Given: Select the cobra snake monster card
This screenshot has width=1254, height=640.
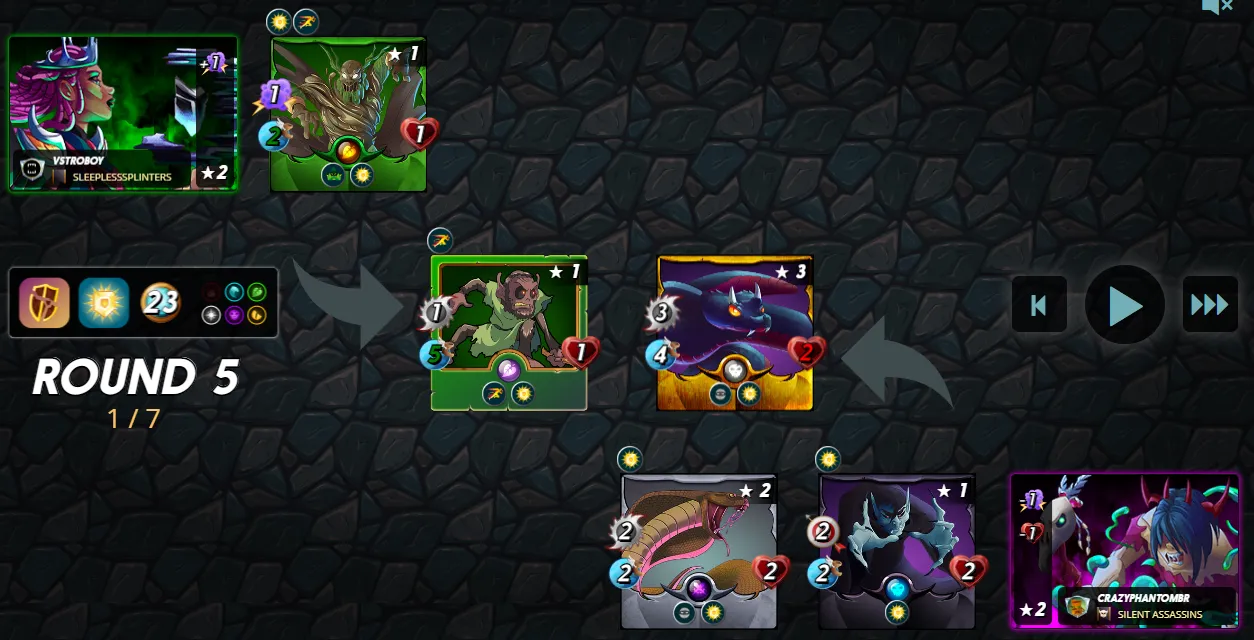Looking at the screenshot, I should [x=698, y=550].
